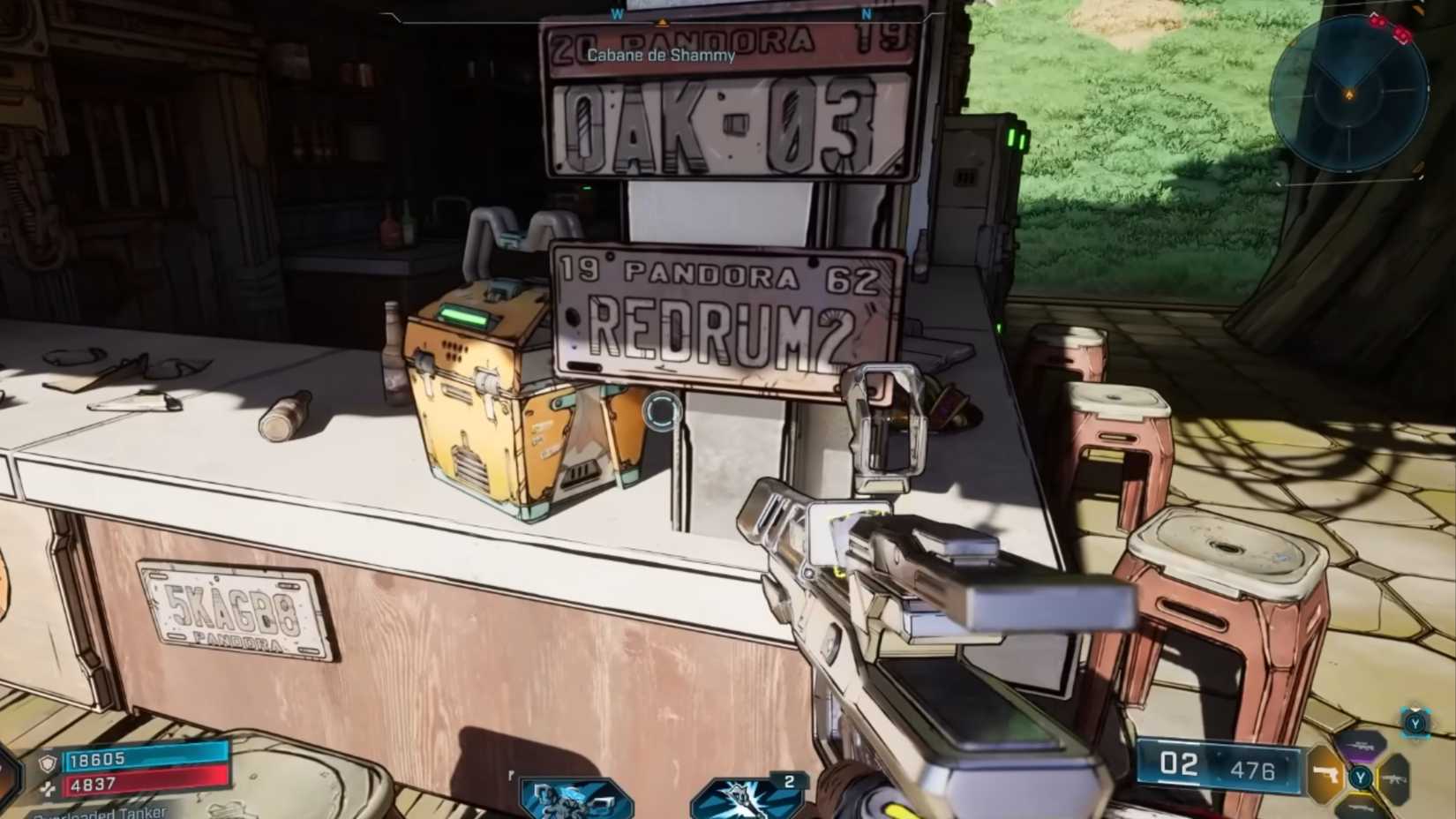Click the interaction circle on the bar counter
Screen dimensions: 1456x819
point(661,412)
